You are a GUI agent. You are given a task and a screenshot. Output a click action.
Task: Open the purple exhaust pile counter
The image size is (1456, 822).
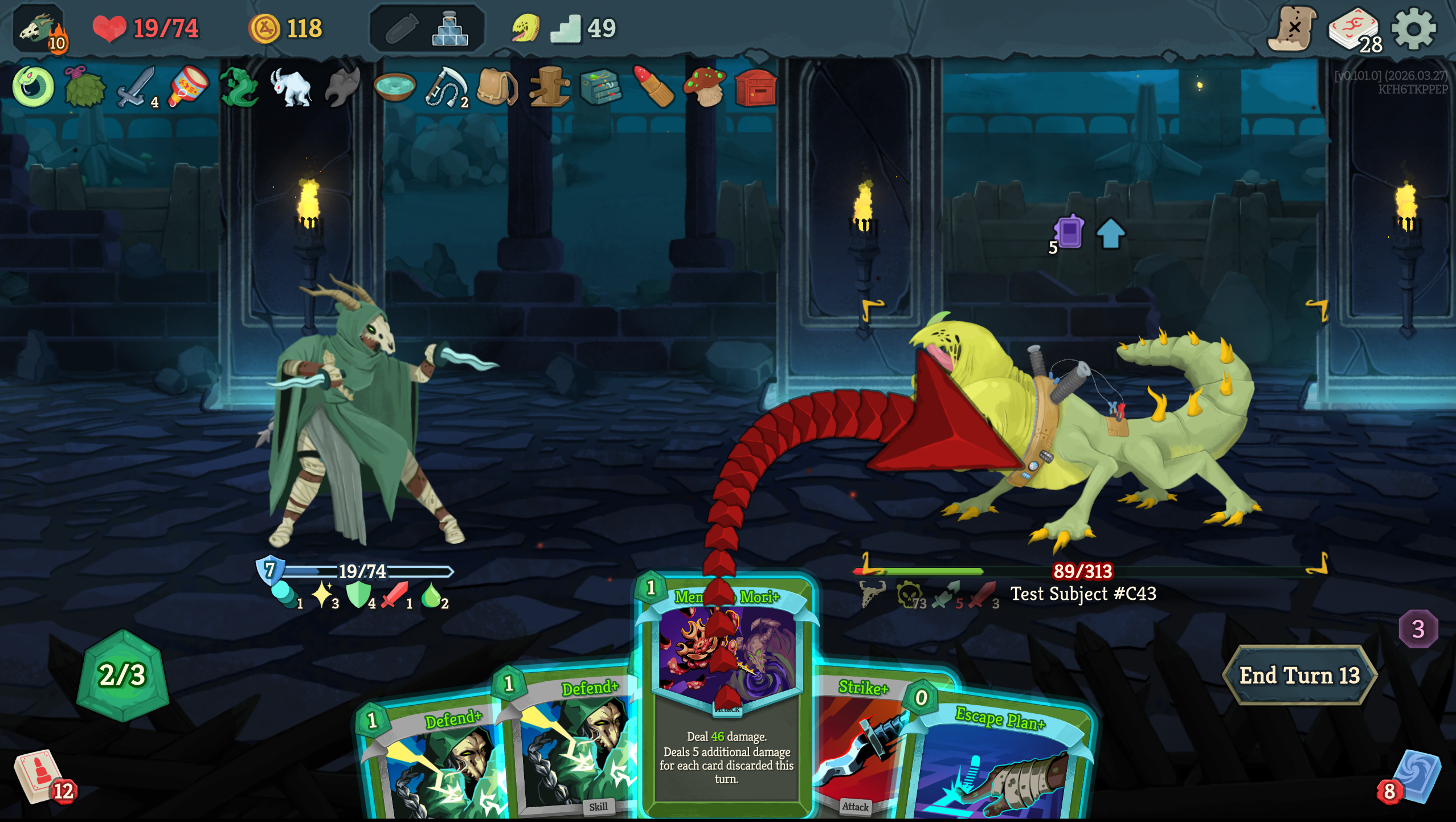tap(1418, 629)
